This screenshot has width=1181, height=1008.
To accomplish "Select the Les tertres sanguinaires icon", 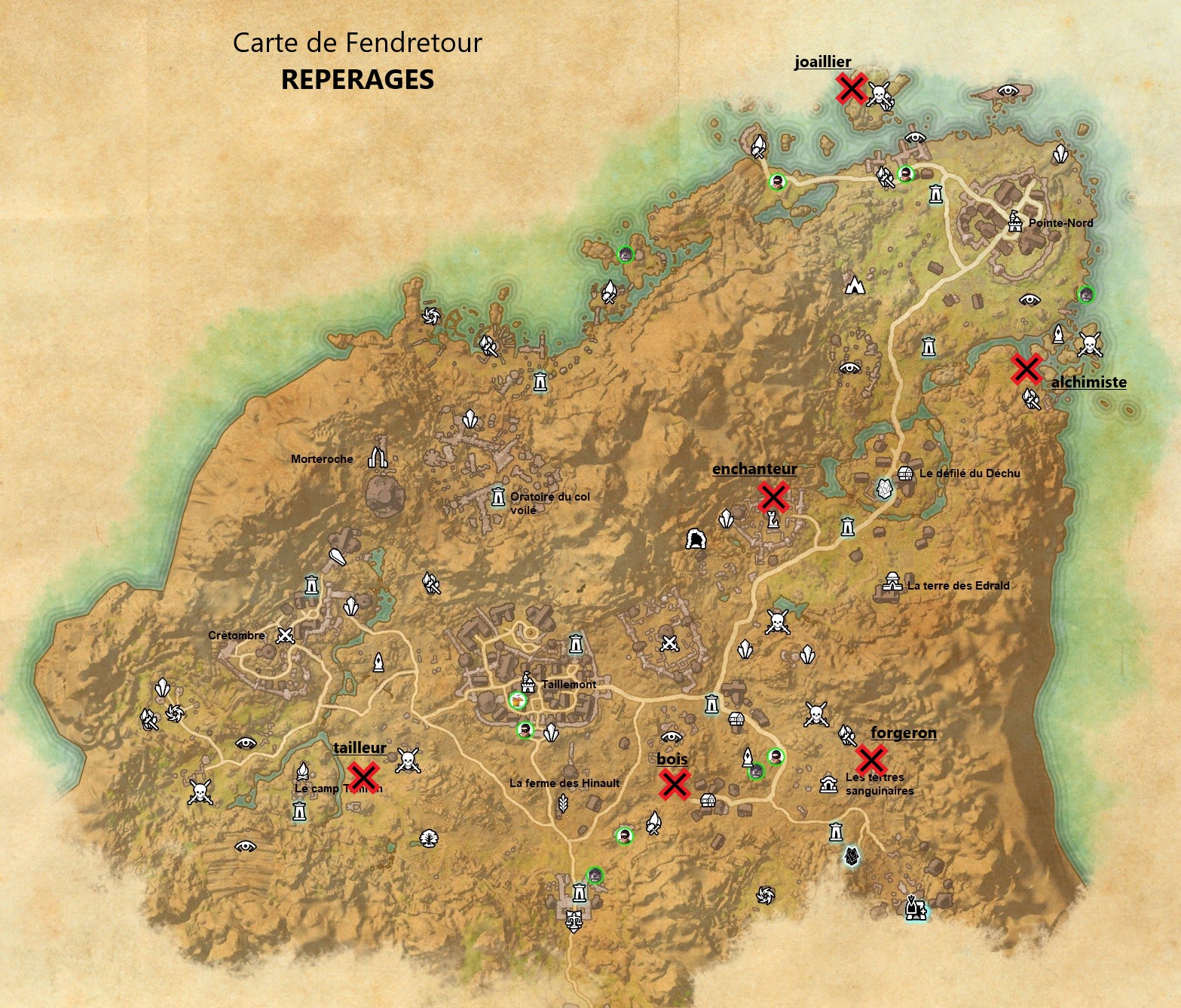I will tap(828, 784).
